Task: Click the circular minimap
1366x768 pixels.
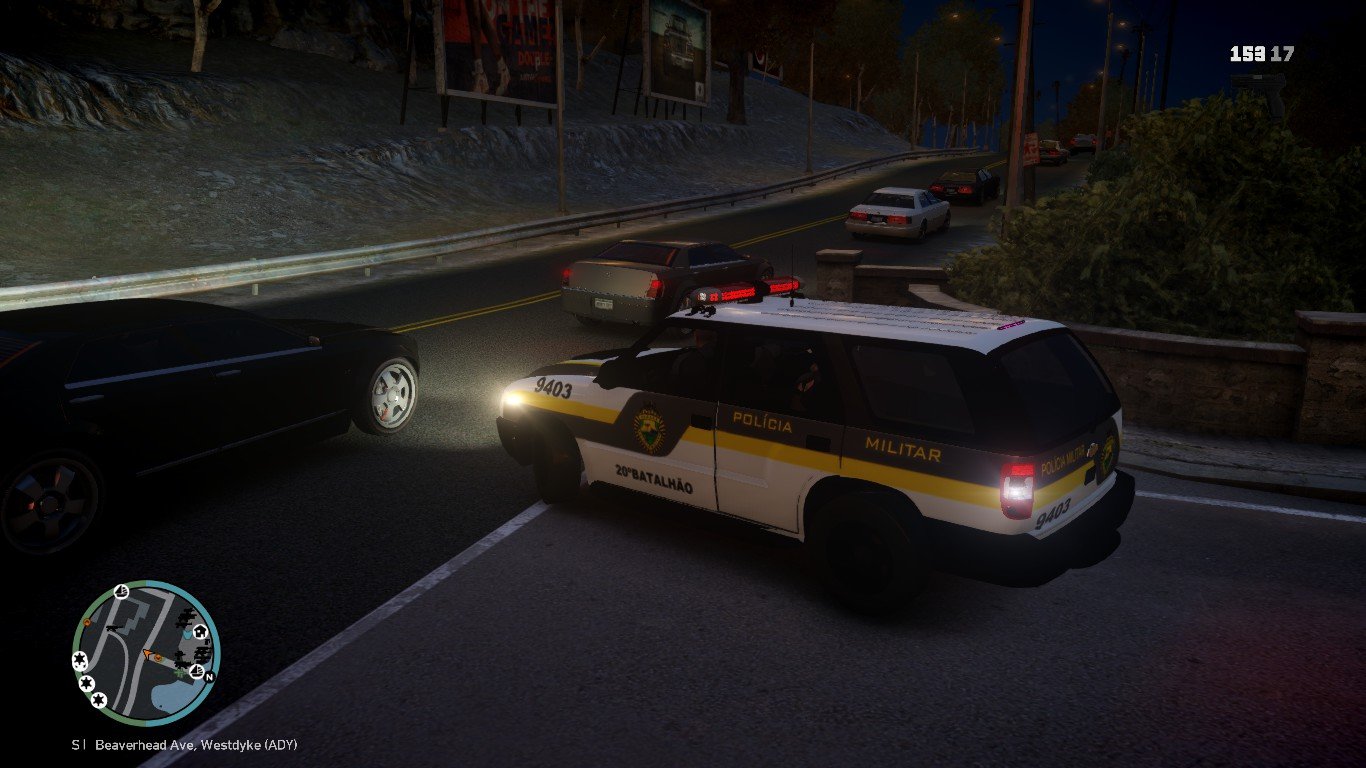Action: coord(146,653)
